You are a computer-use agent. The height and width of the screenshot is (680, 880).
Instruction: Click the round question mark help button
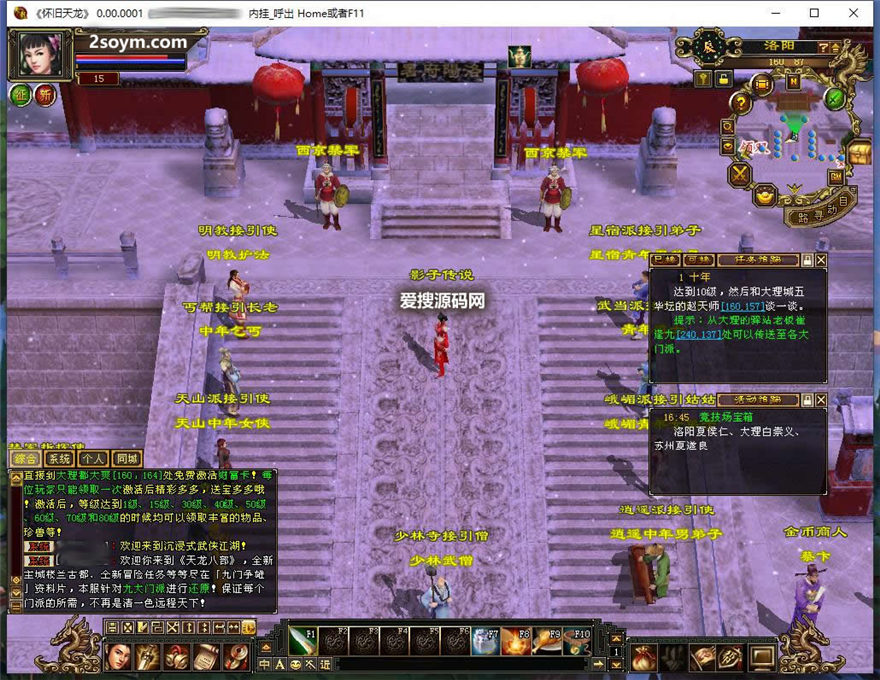click(x=740, y=102)
